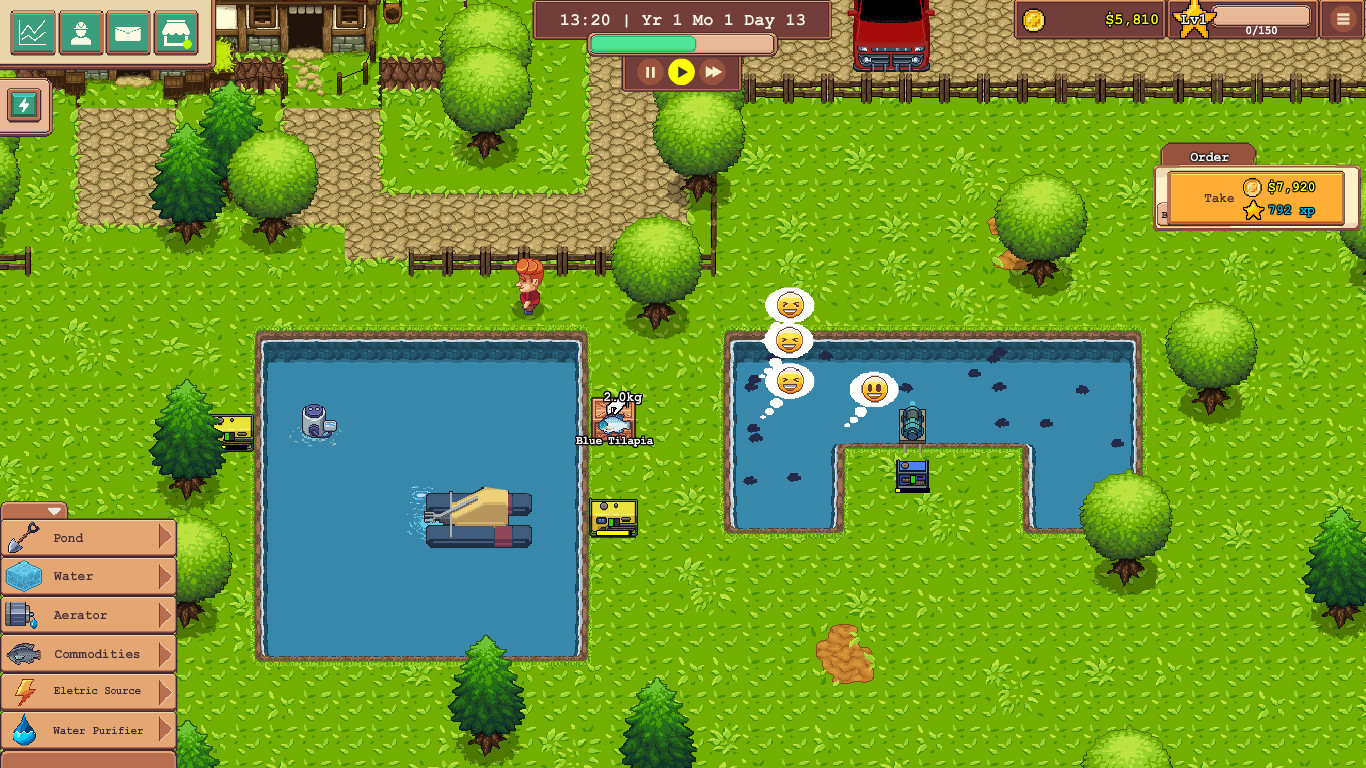Select the Order tab above the reward panel

point(1207,157)
